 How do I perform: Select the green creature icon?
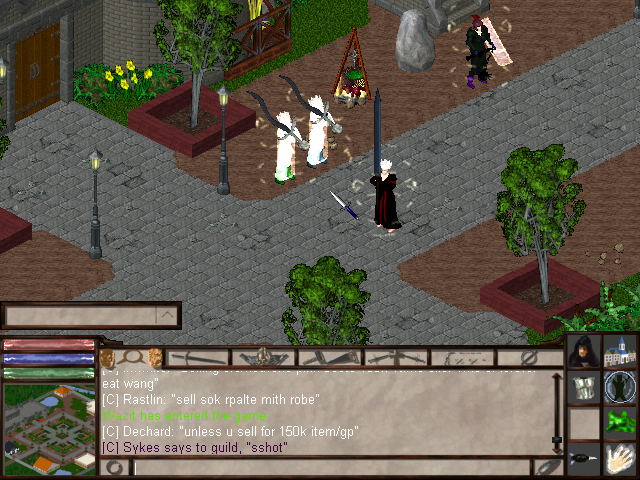(621, 424)
